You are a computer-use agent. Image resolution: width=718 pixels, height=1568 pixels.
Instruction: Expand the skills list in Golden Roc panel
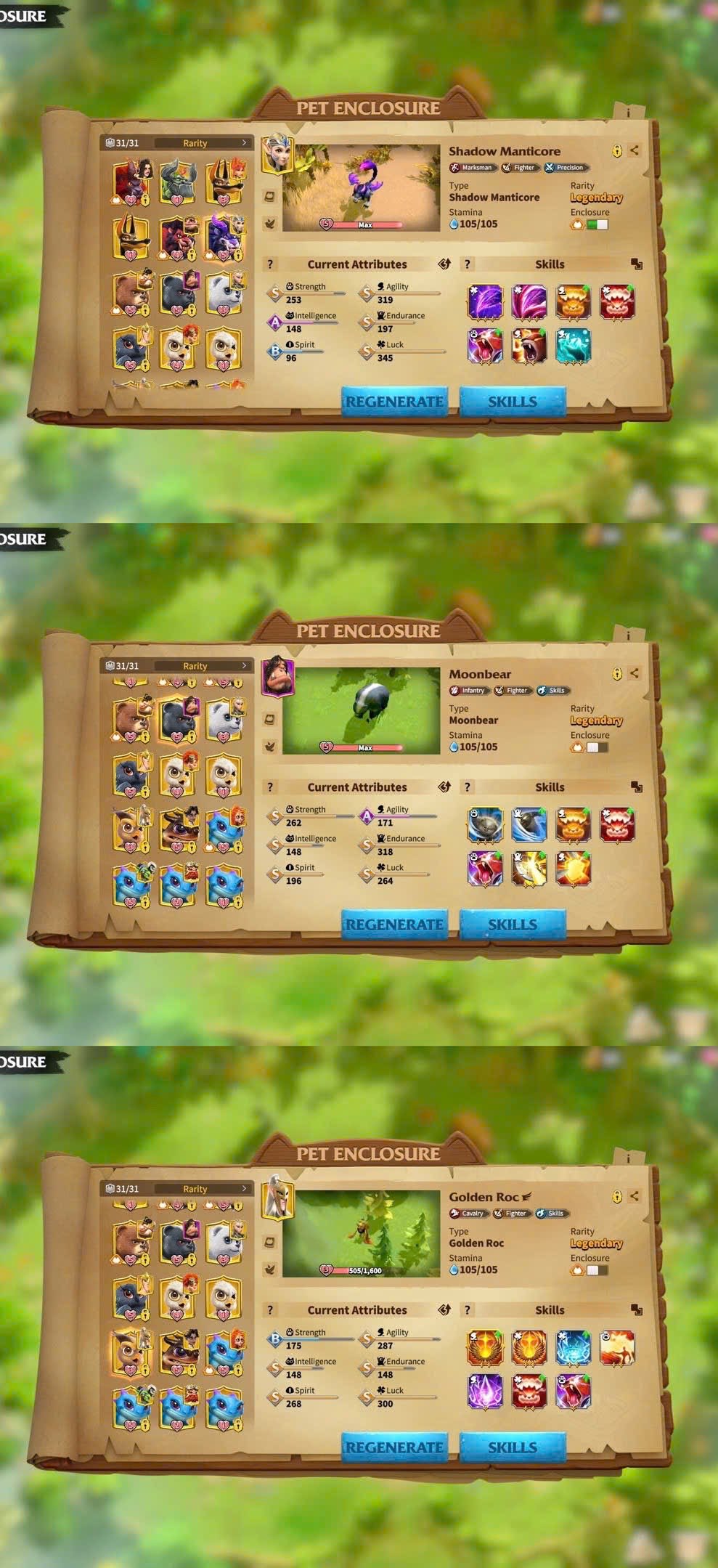point(637,1310)
